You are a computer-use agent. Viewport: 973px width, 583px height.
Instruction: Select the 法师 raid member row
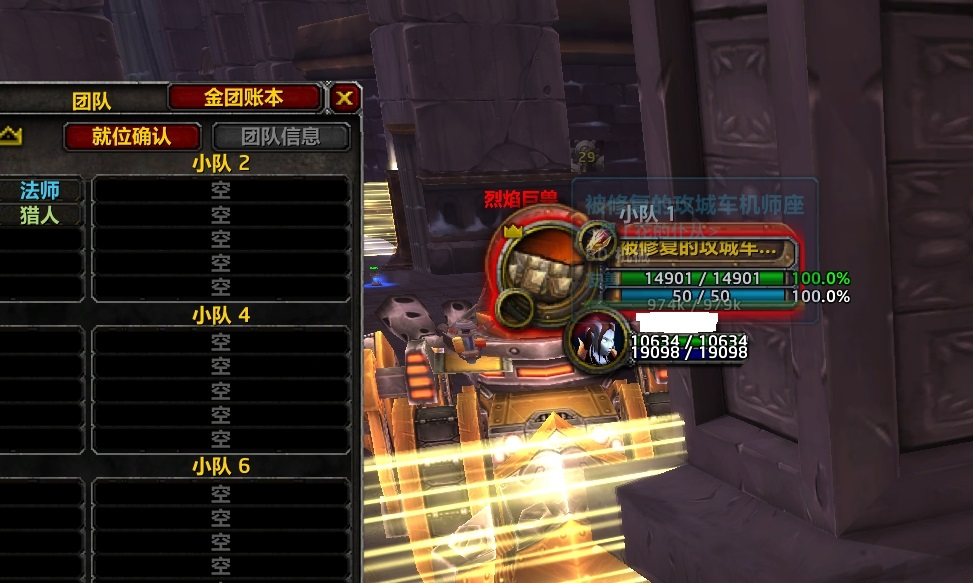tap(41, 190)
